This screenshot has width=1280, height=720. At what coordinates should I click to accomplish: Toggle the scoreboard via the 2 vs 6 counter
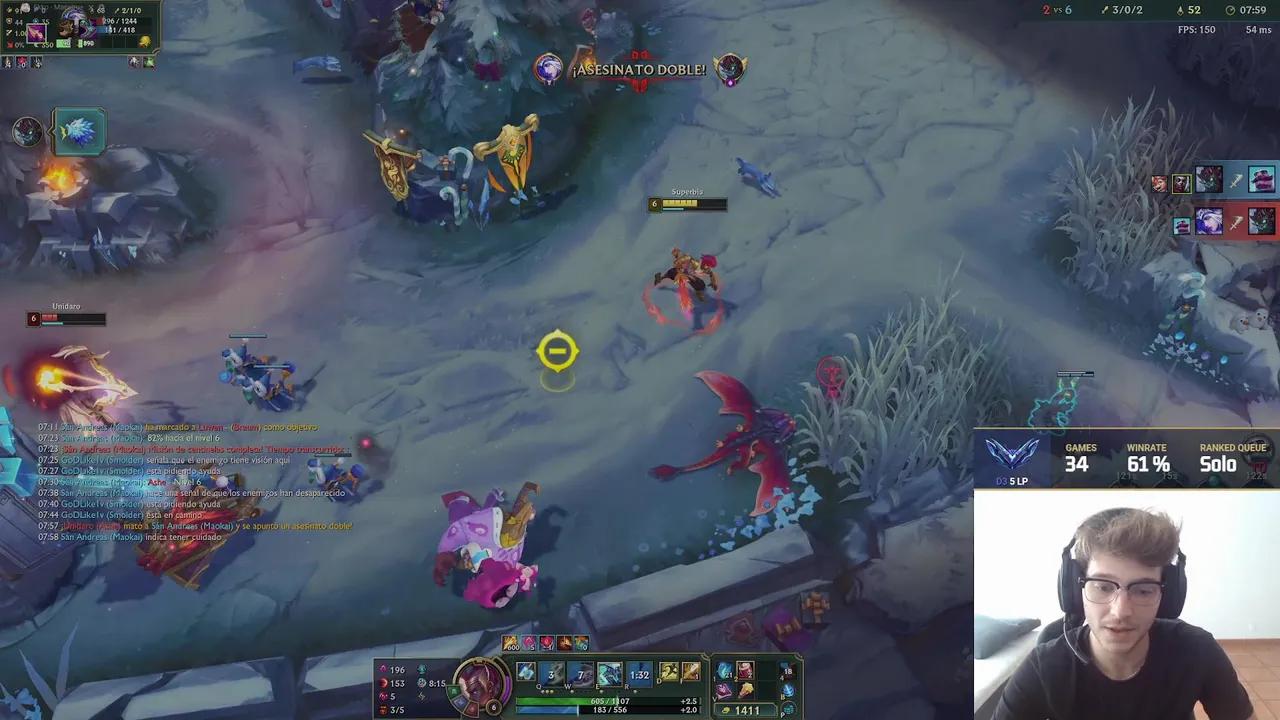(x=1058, y=12)
